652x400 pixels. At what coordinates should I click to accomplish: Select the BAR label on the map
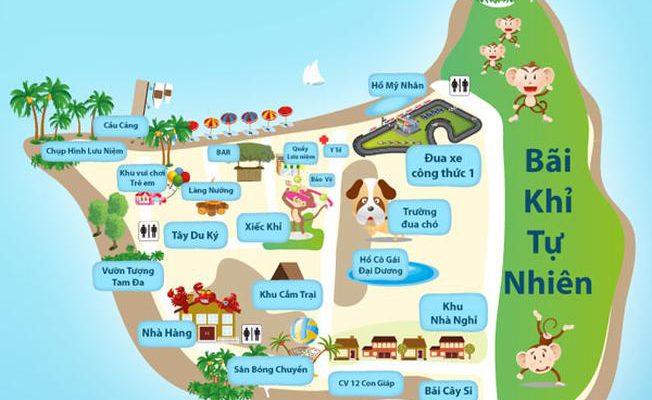(224, 153)
